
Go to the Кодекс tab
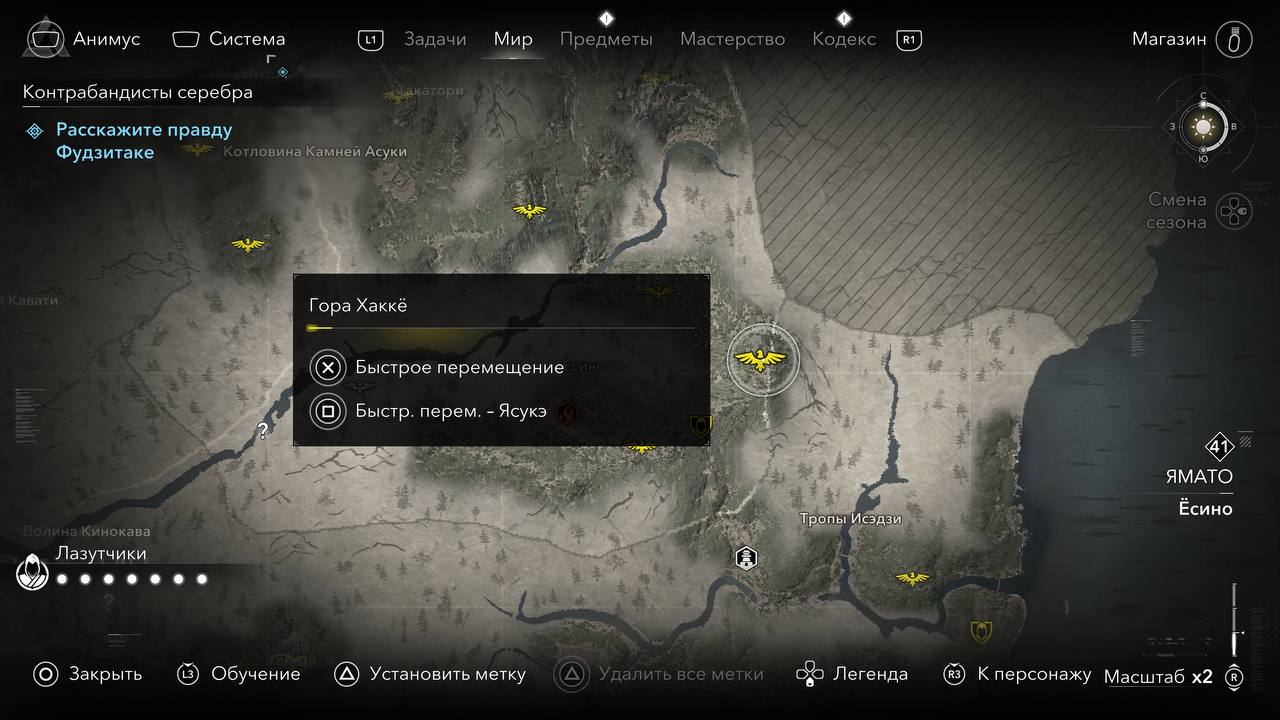pyautogui.click(x=844, y=40)
